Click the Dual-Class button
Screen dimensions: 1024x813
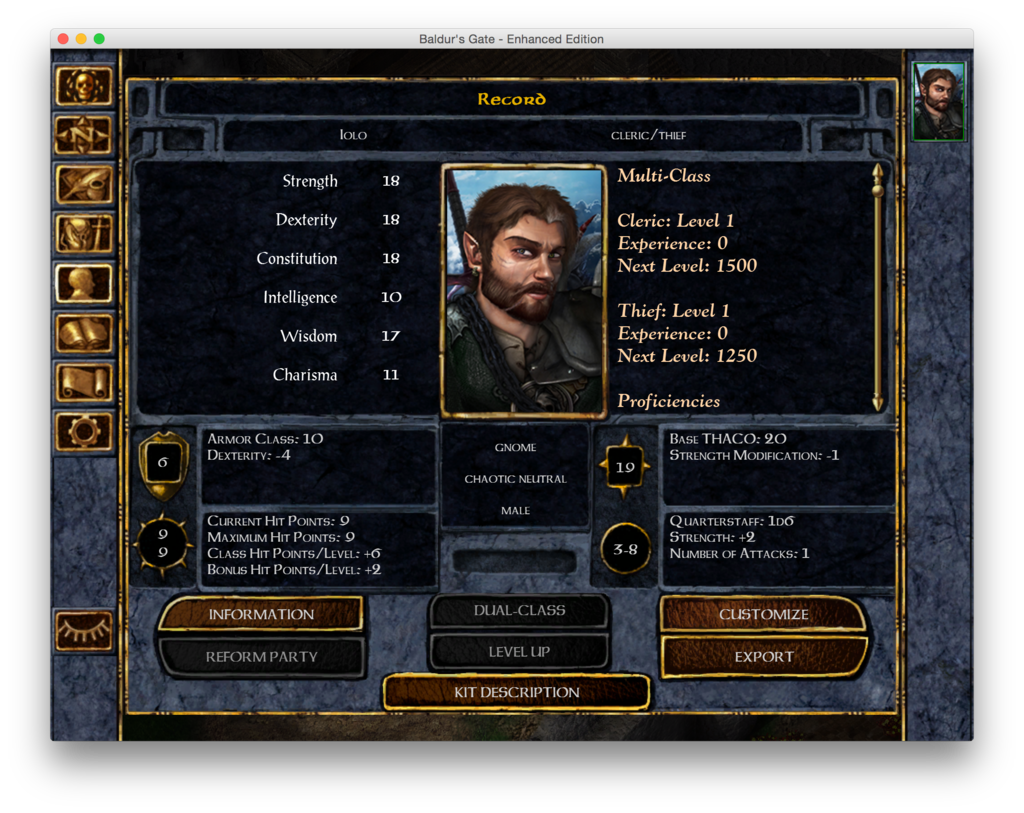[x=519, y=610]
